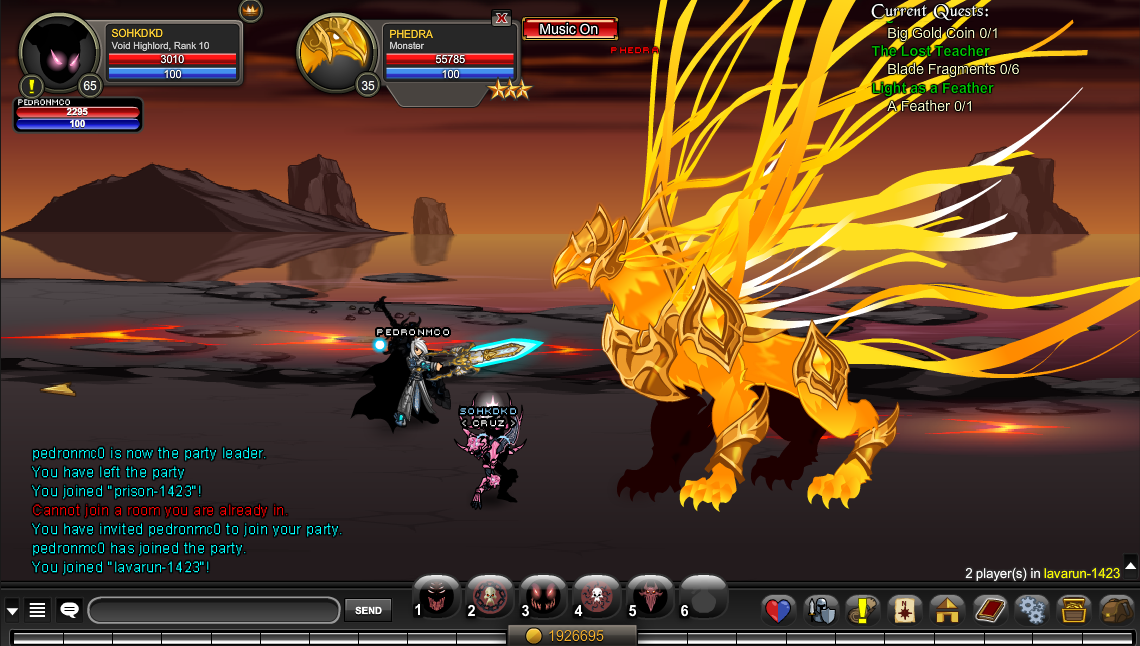Image resolution: width=1140 pixels, height=646 pixels.
Task: Open the knight character panel icon
Action: click(x=821, y=610)
